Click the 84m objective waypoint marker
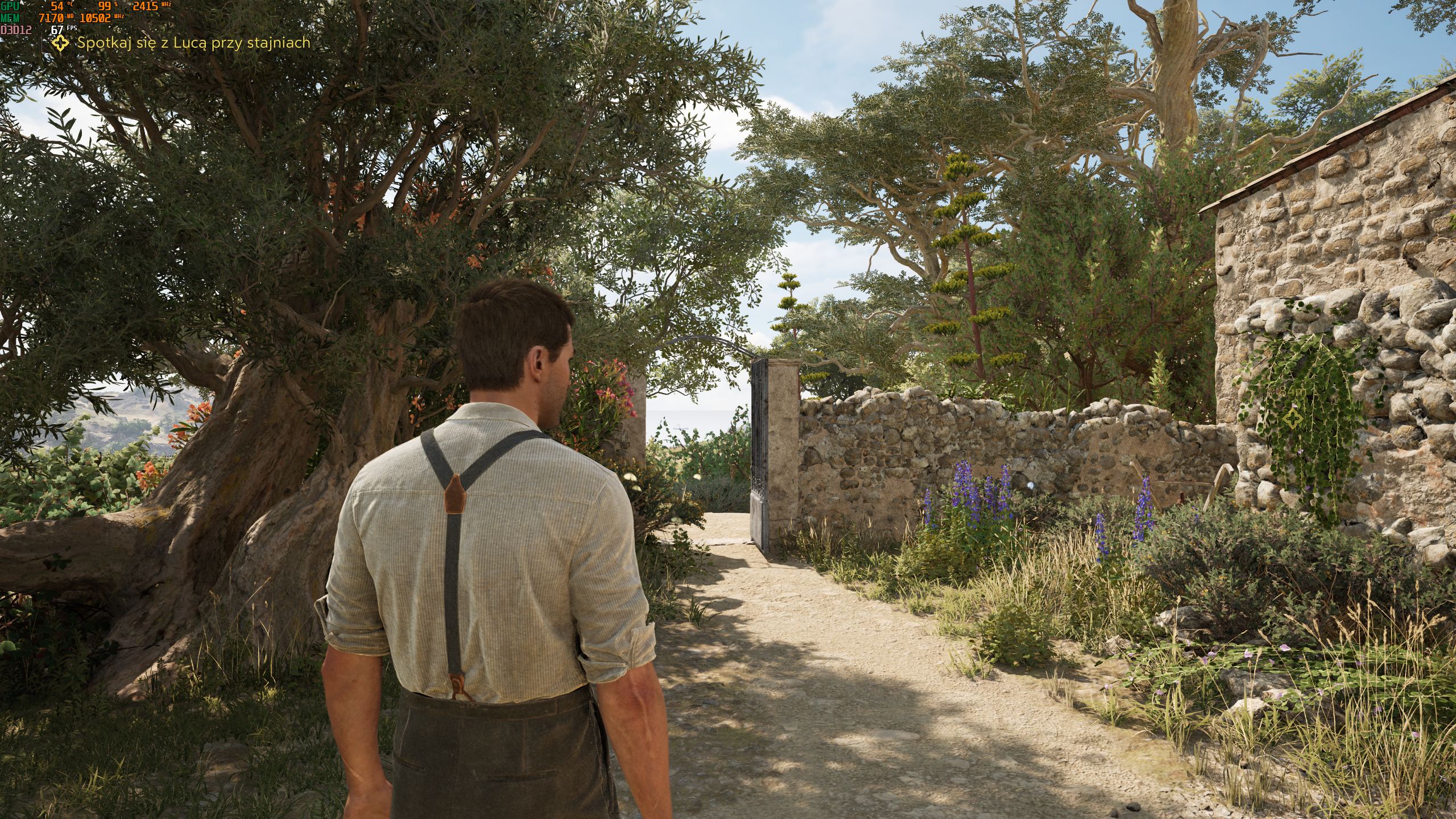Screen dimensions: 1456x819 tap(1292, 420)
